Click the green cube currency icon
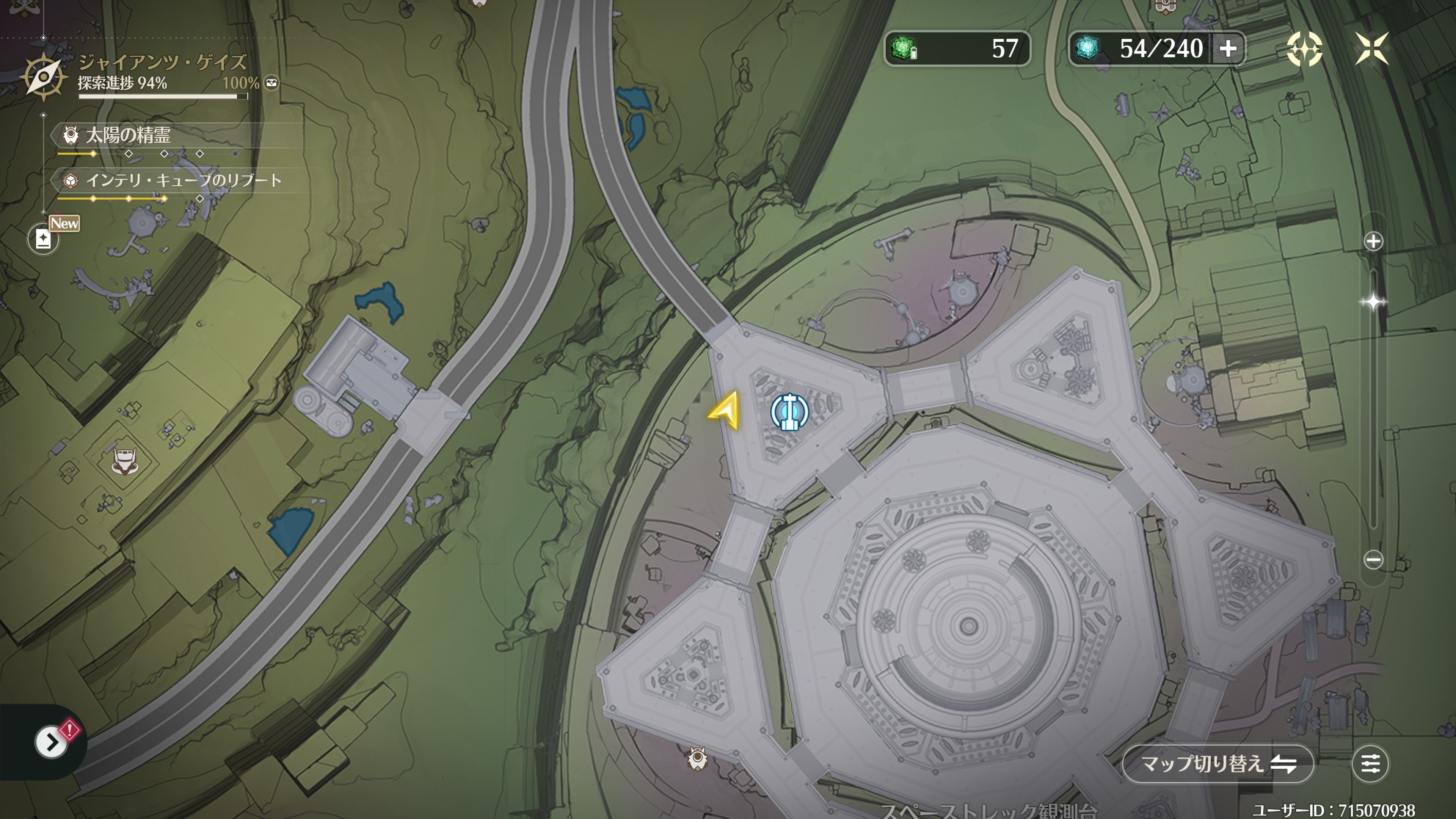This screenshot has width=1456, height=819. click(903, 49)
